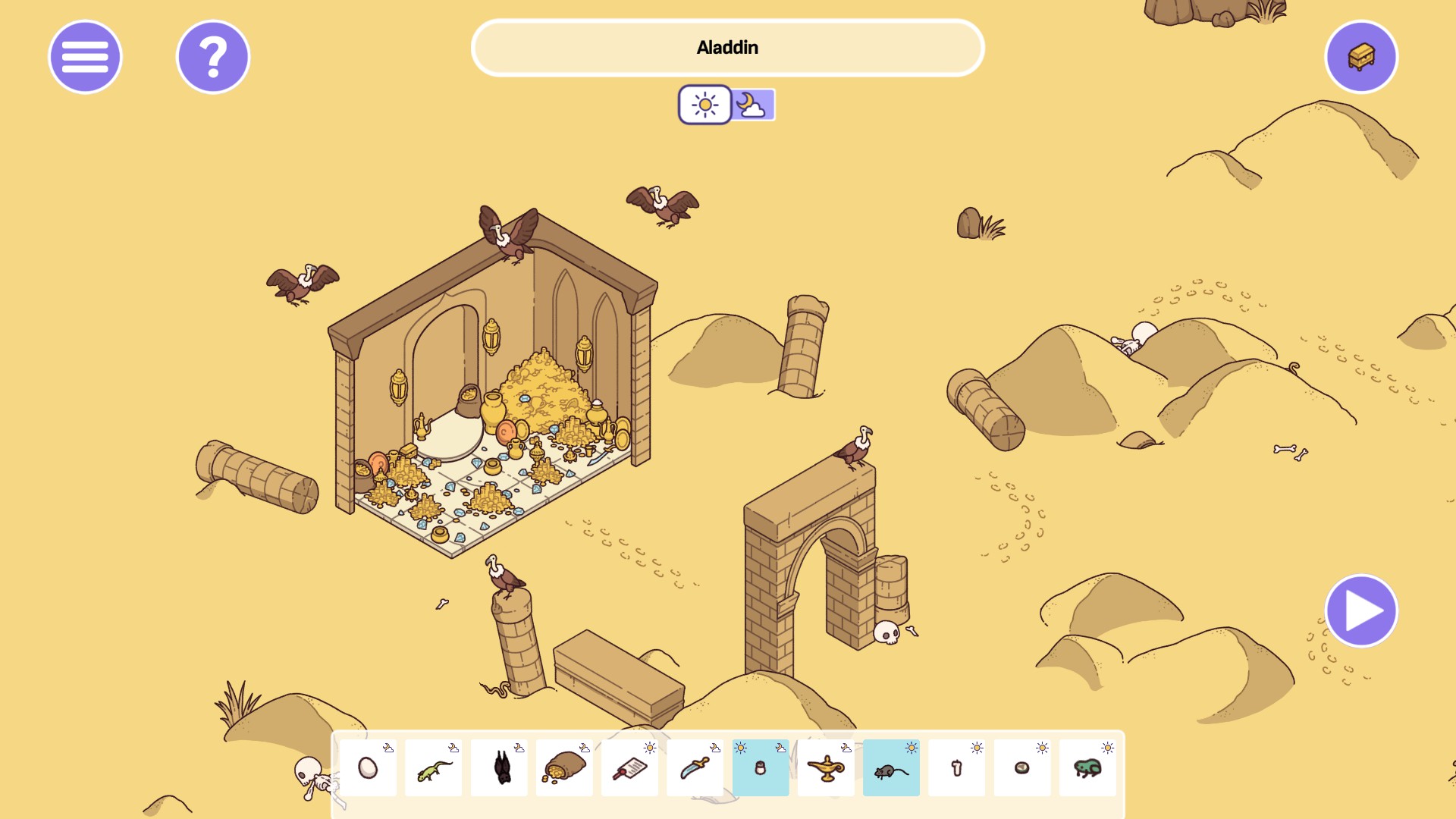The width and height of the screenshot is (1456, 819).
Task: Select the egg item slot
Action: (368, 768)
